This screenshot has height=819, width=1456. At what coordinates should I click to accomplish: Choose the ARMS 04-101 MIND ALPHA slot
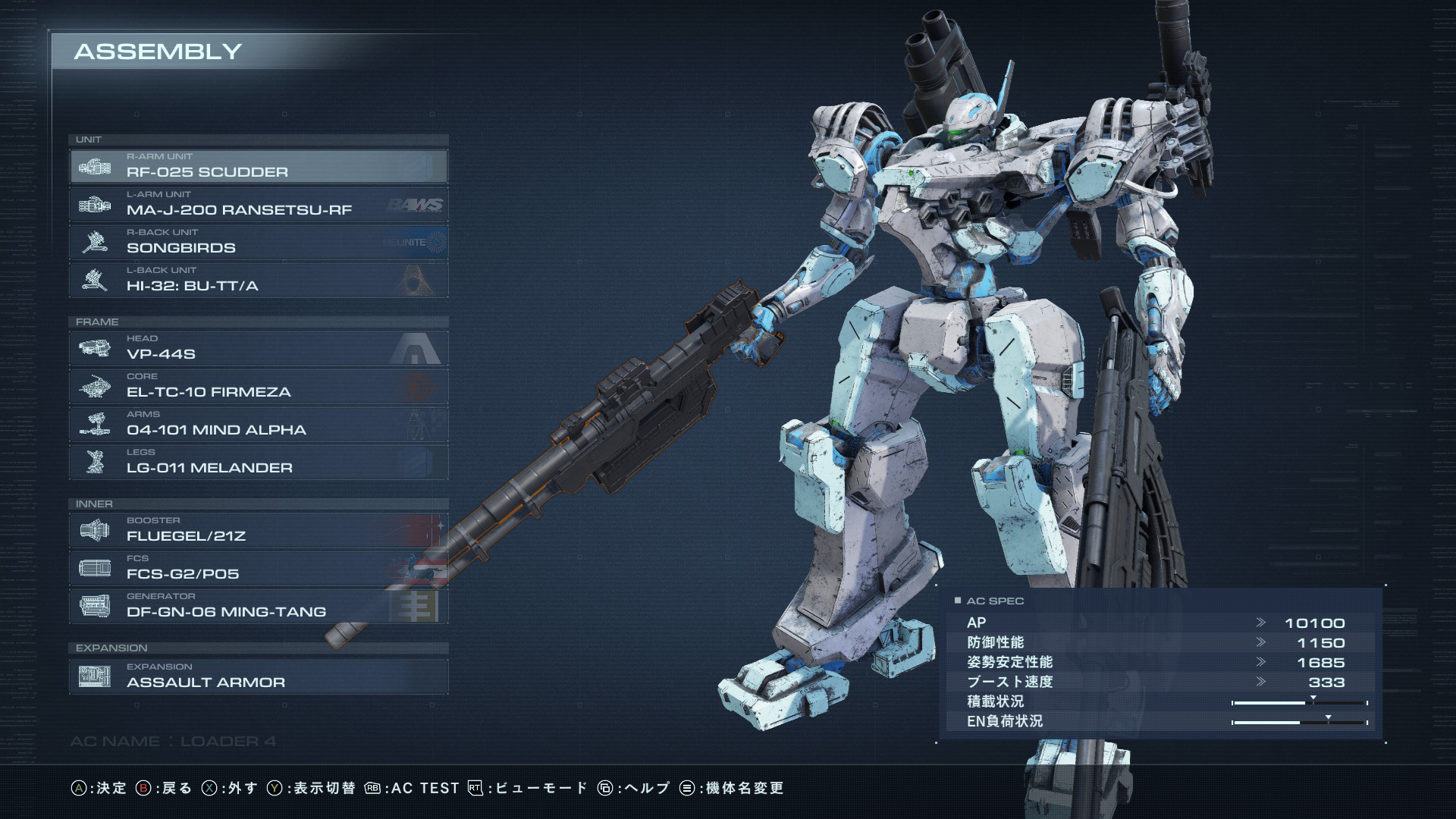(x=258, y=424)
